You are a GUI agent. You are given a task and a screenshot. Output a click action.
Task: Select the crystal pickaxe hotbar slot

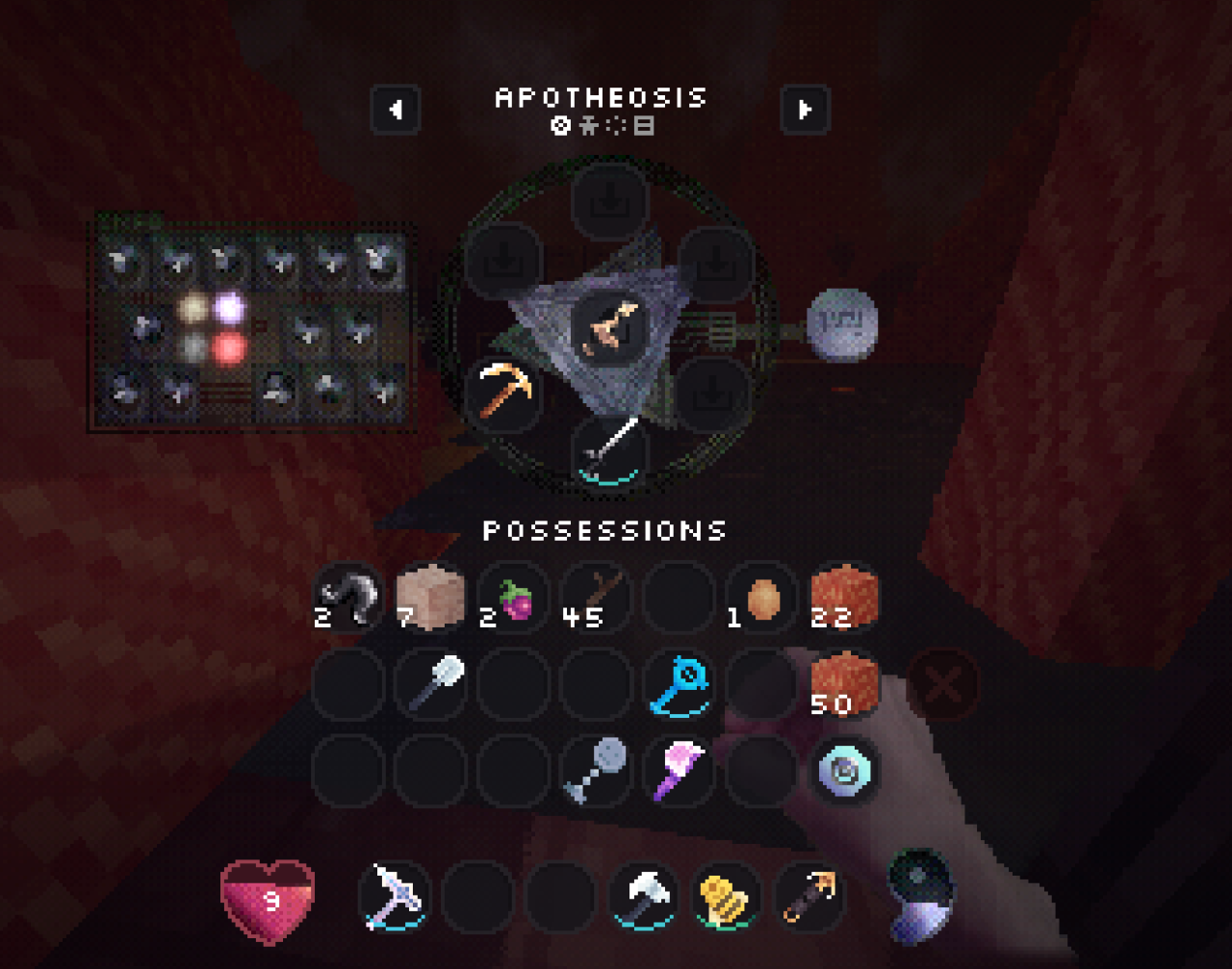(396, 897)
